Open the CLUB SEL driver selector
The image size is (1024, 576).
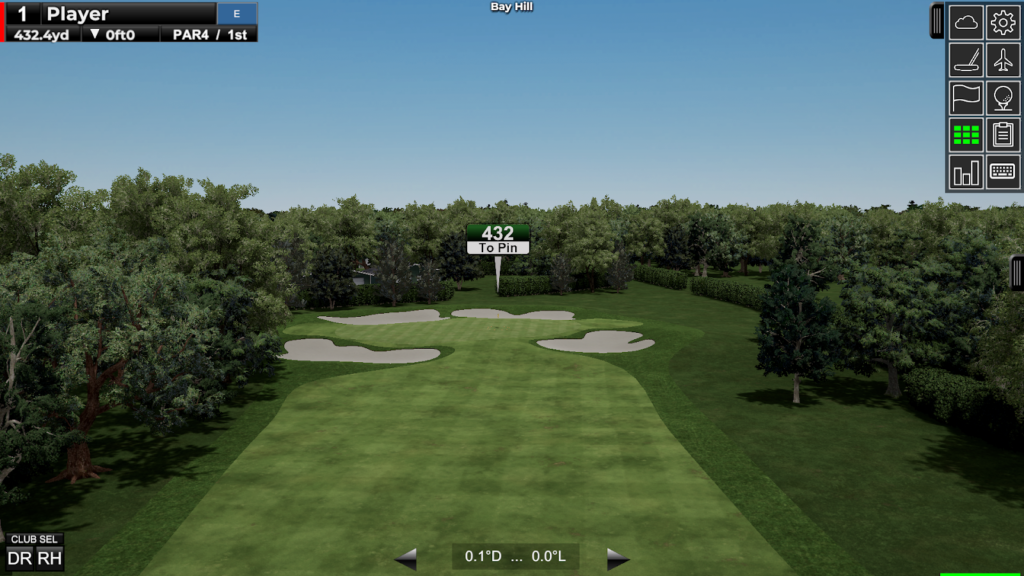coord(35,552)
